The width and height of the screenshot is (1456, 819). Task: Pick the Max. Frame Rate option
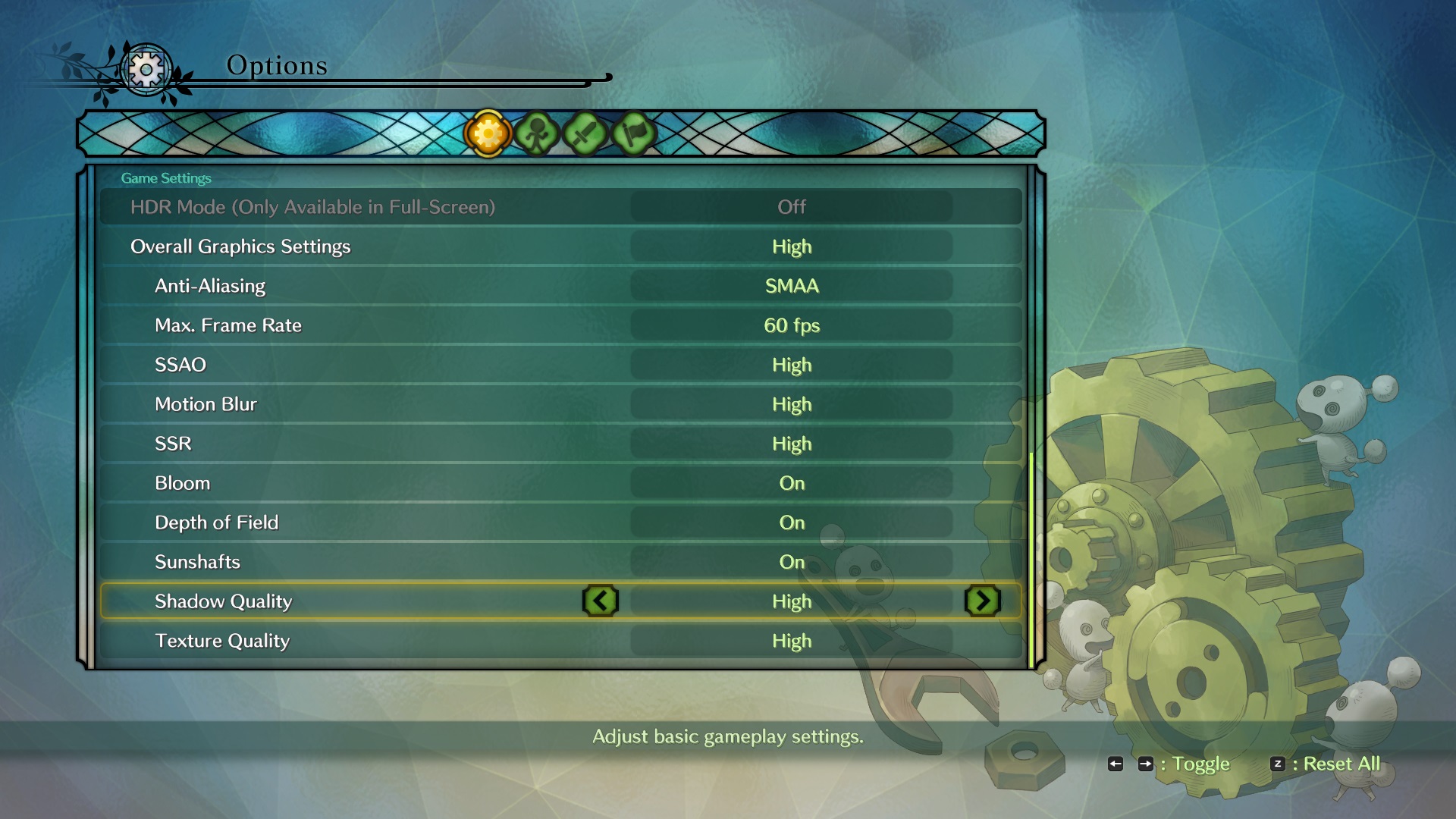click(561, 325)
